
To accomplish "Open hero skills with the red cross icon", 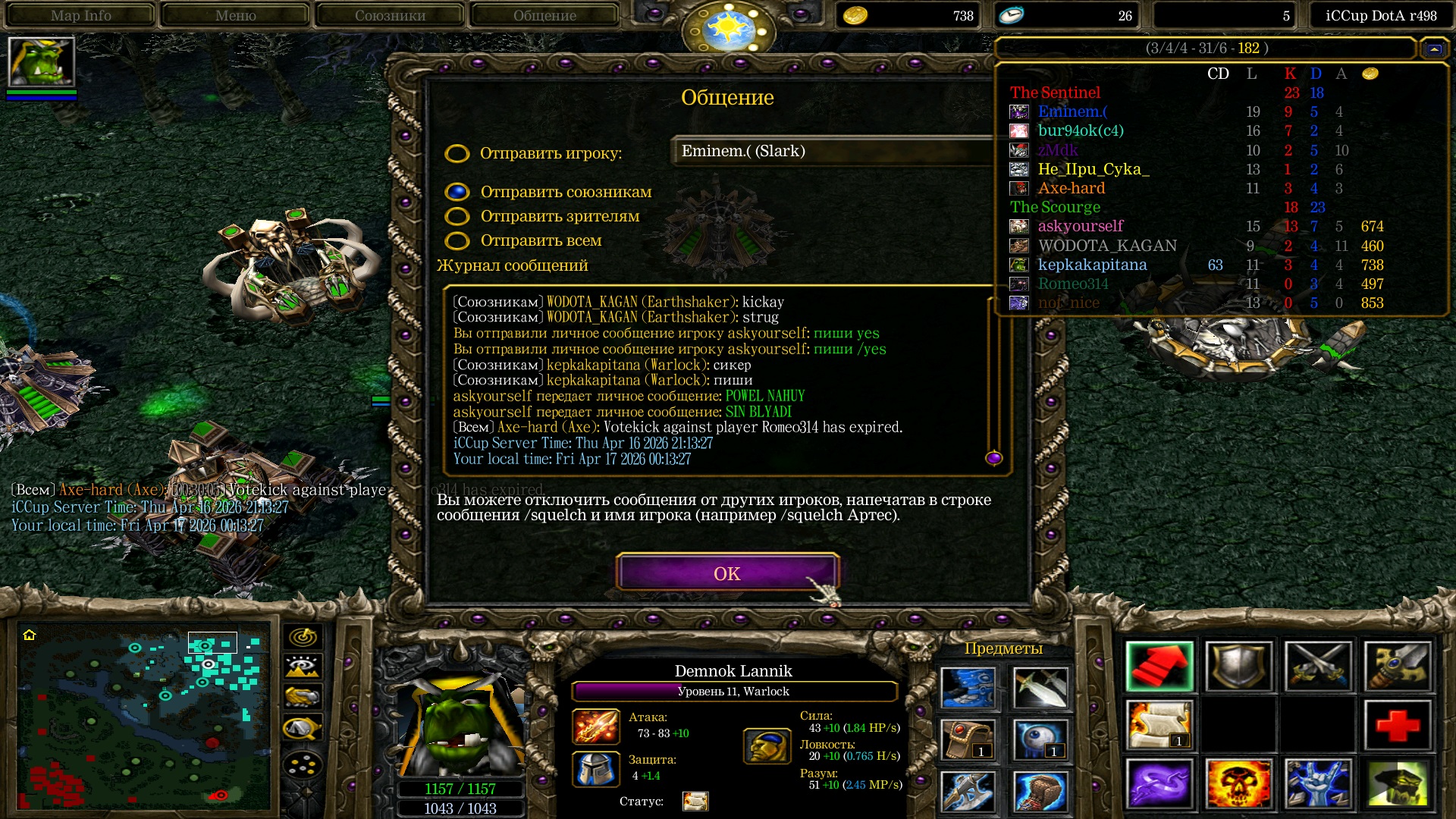I will tap(1397, 725).
